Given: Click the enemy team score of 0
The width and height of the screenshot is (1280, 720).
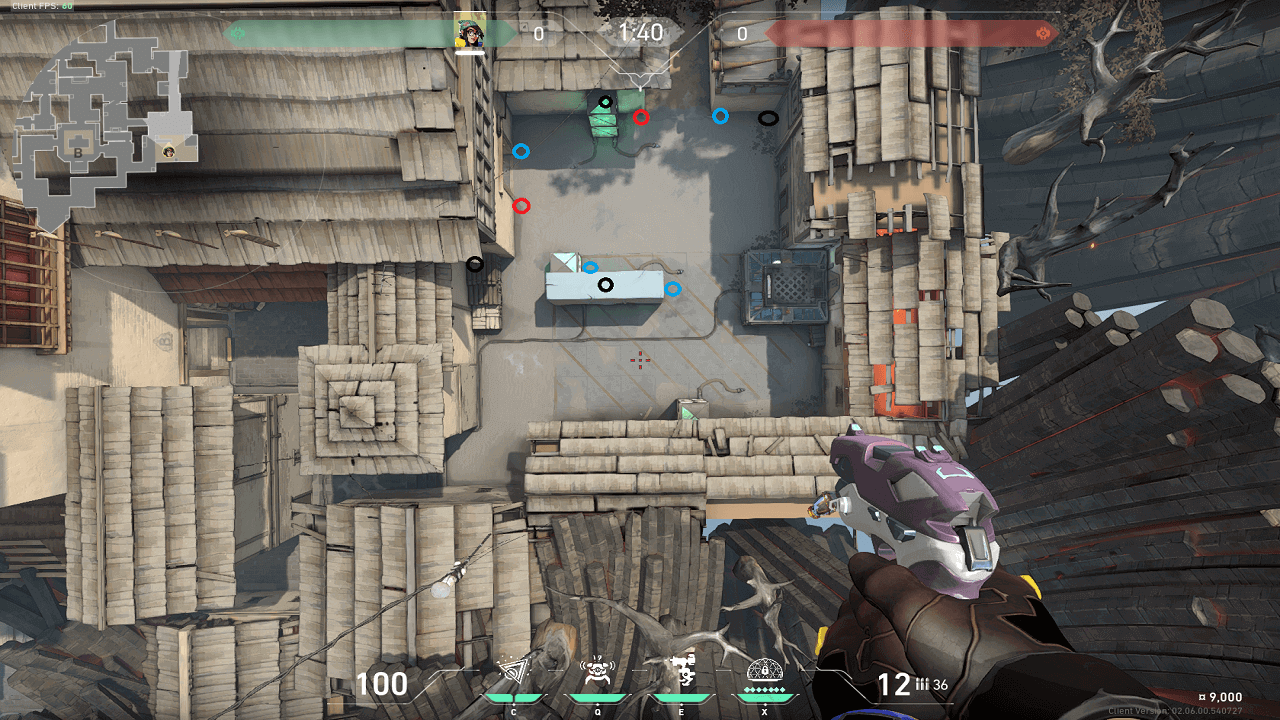Looking at the screenshot, I should point(740,31).
